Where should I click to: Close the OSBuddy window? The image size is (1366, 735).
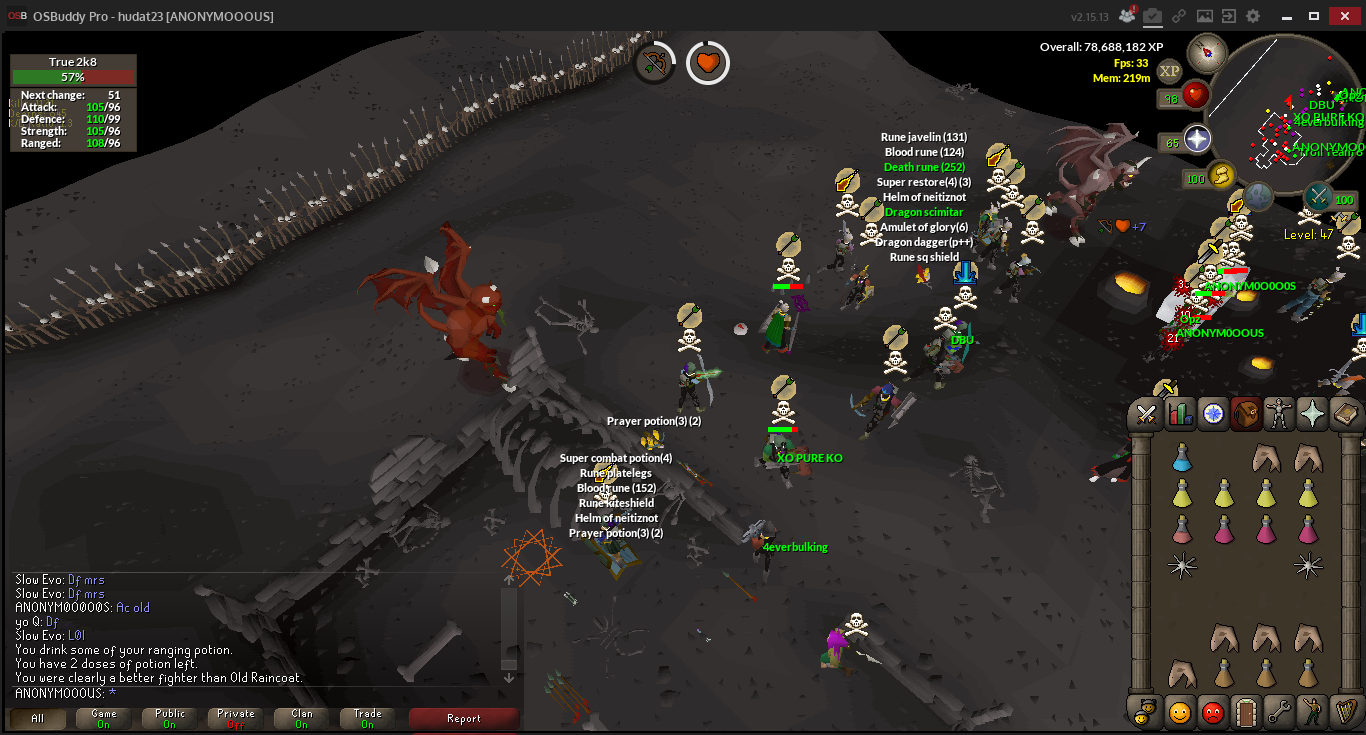1345,16
